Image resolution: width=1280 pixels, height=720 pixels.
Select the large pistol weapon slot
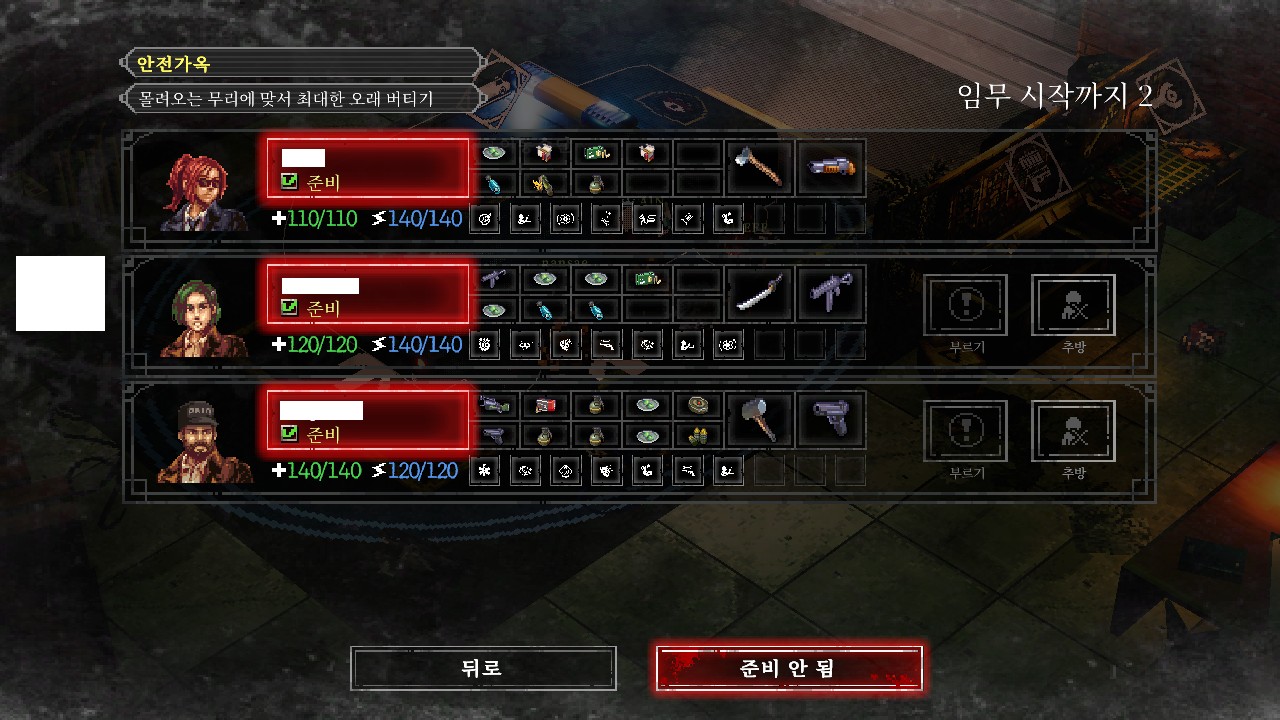pyautogui.click(x=831, y=420)
